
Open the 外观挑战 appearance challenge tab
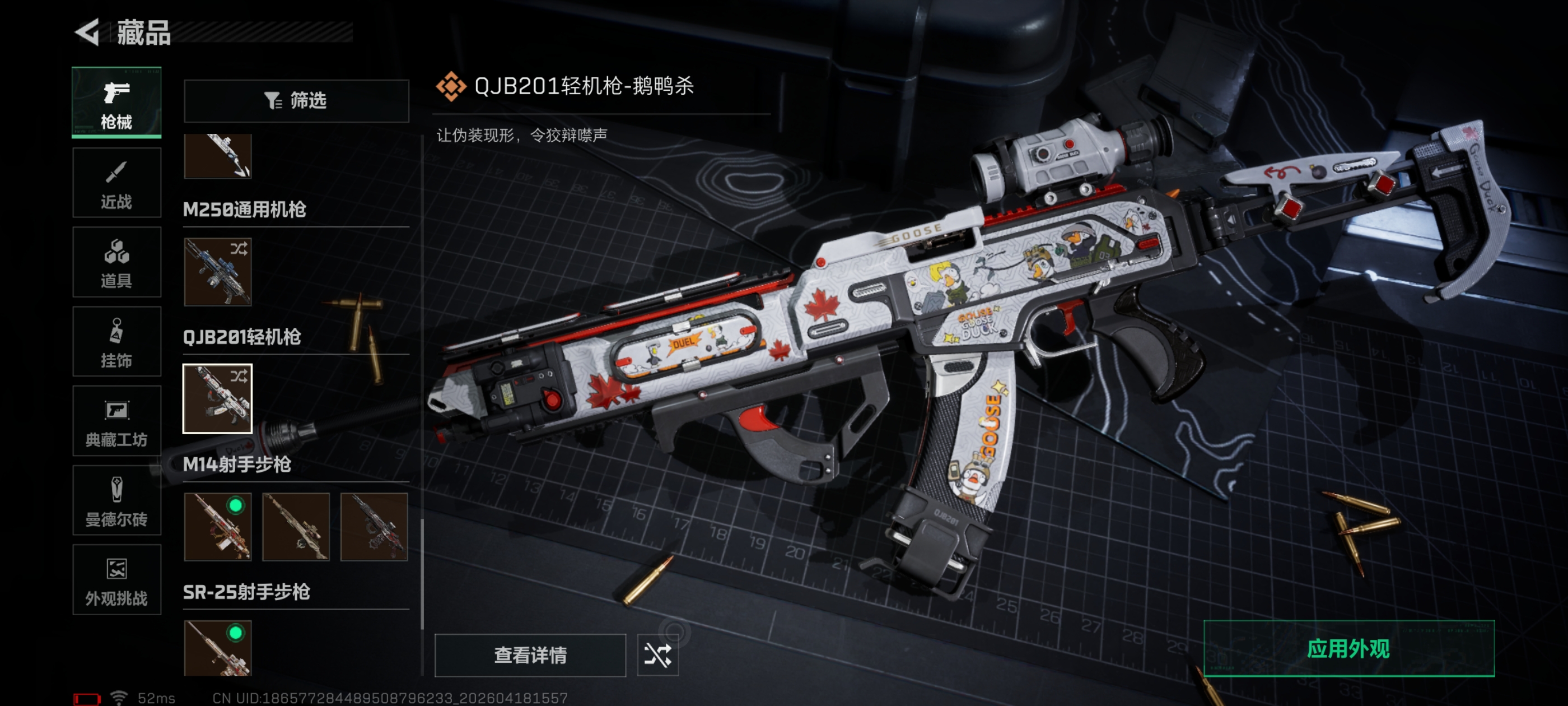point(116,580)
